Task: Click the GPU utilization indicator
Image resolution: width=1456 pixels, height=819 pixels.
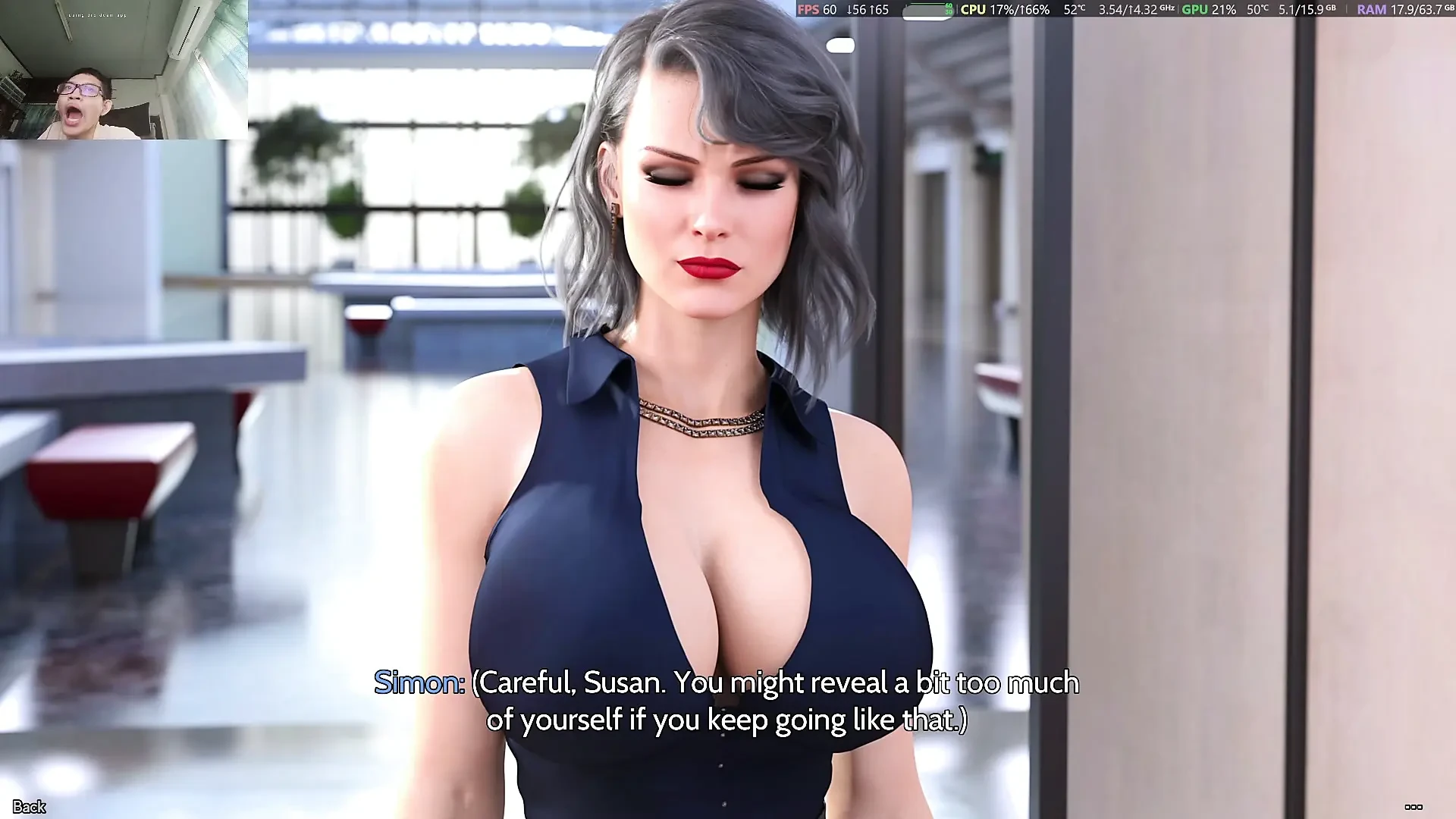Action: (1224, 10)
